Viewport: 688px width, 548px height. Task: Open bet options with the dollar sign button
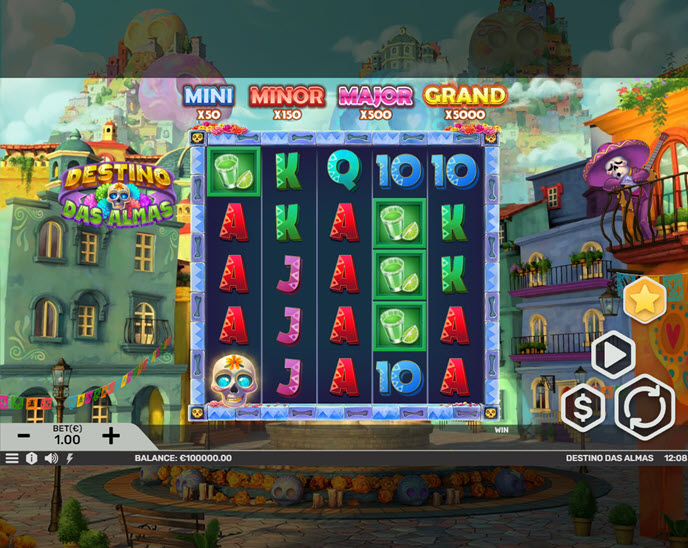582,407
